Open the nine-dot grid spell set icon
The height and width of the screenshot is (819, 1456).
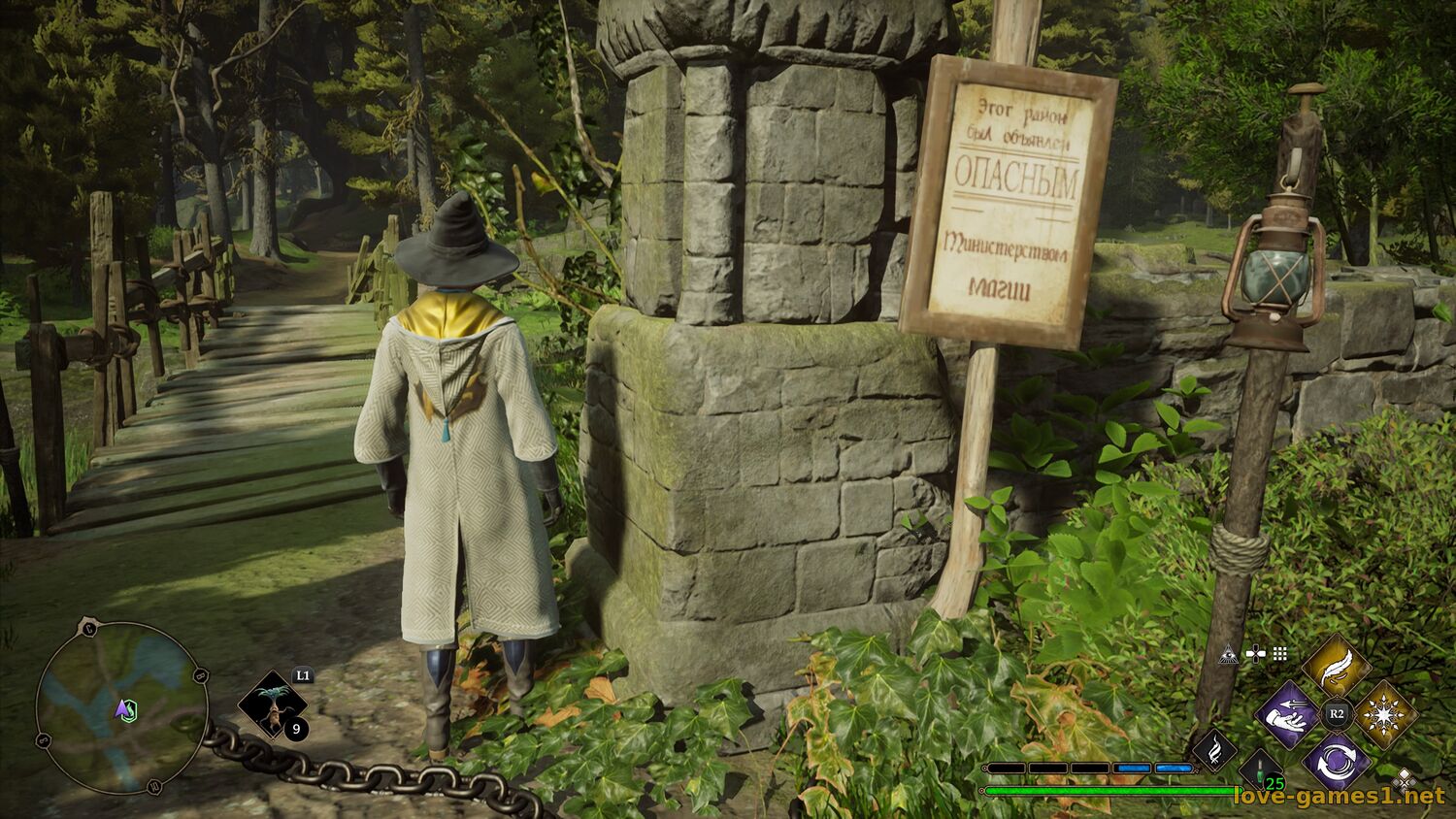[1279, 654]
